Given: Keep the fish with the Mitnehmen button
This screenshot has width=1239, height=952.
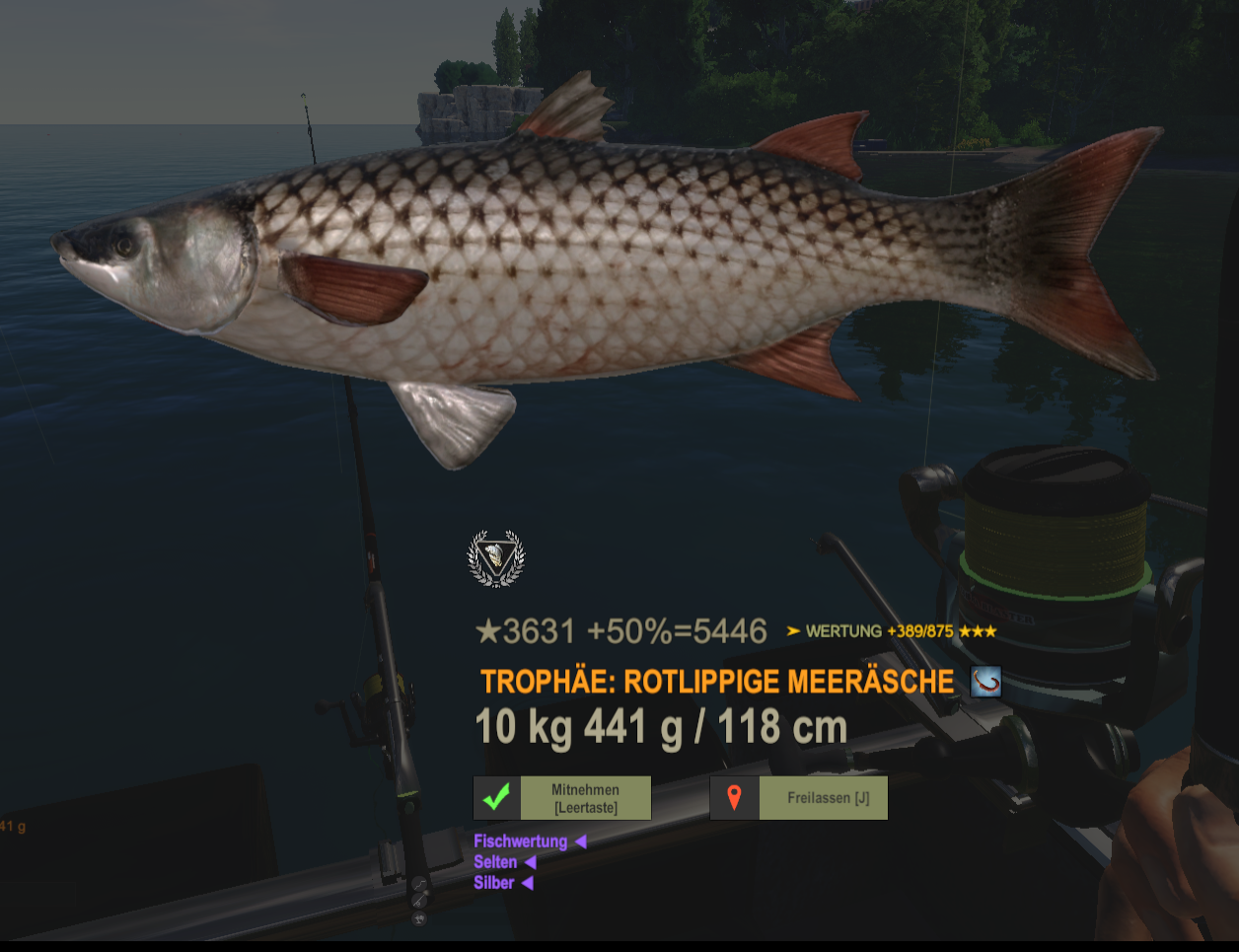Looking at the screenshot, I should tap(562, 798).
